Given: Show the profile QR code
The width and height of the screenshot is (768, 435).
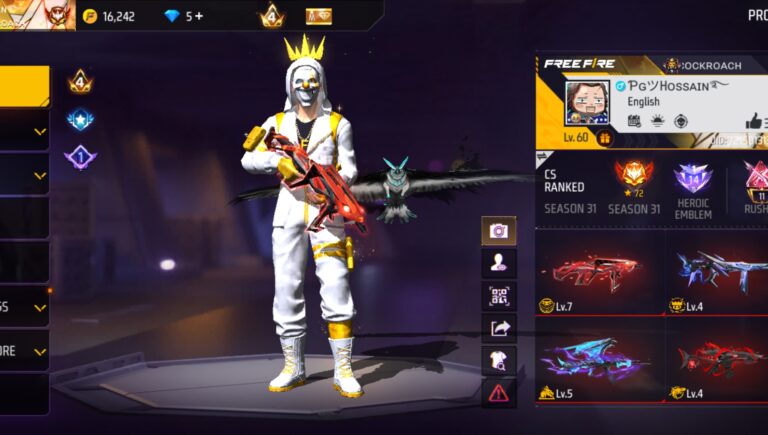Looking at the screenshot, I should [498, 296].
